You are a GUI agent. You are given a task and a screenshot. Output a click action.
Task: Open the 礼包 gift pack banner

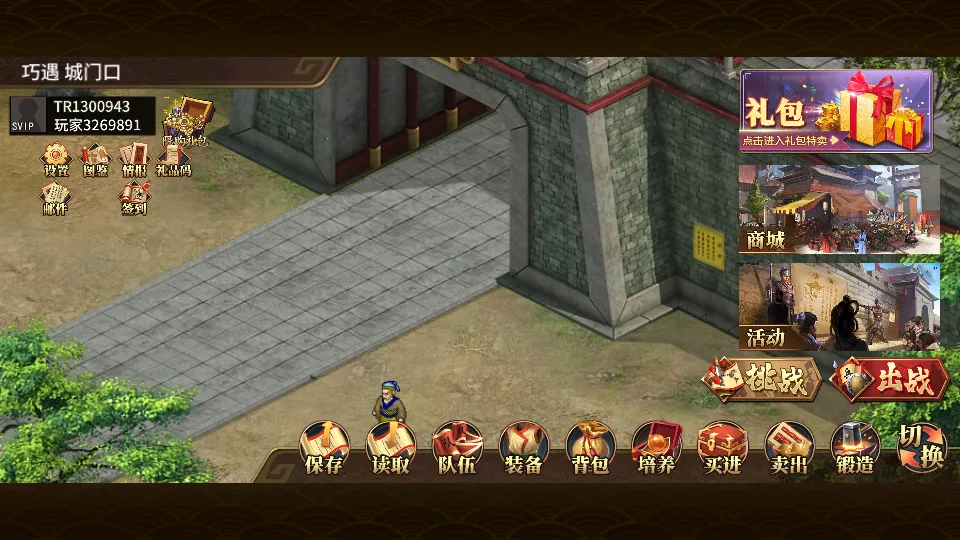836,110
